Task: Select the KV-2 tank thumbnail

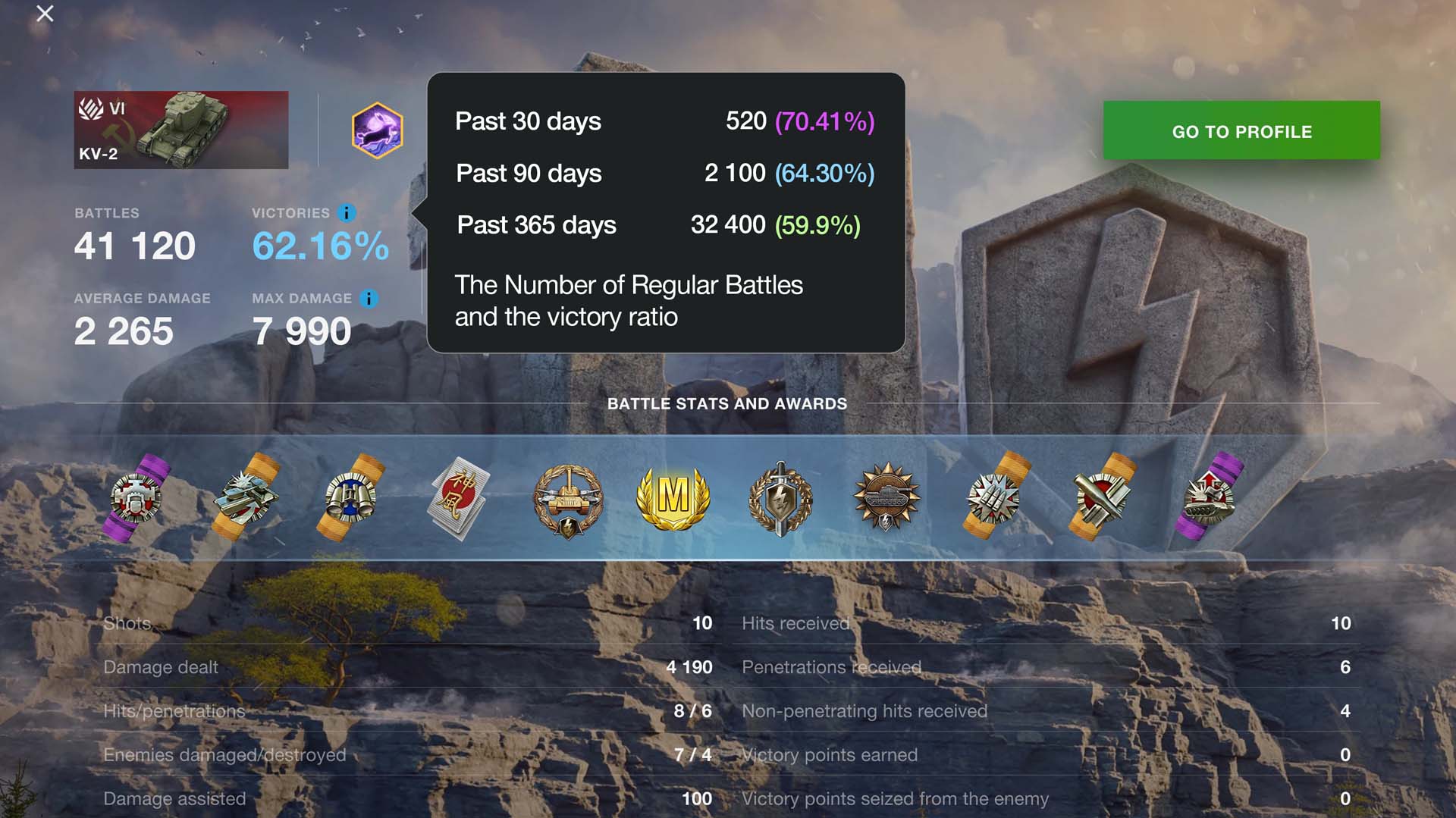Action: click(180, 130)
